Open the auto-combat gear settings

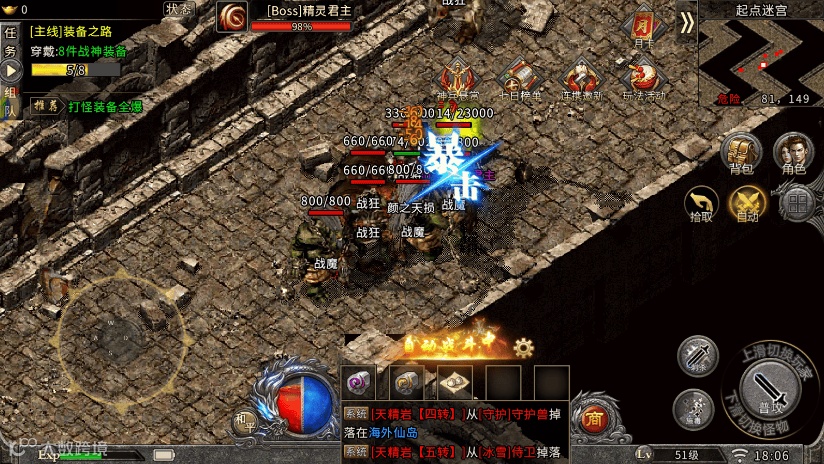[x=524, y=347]
